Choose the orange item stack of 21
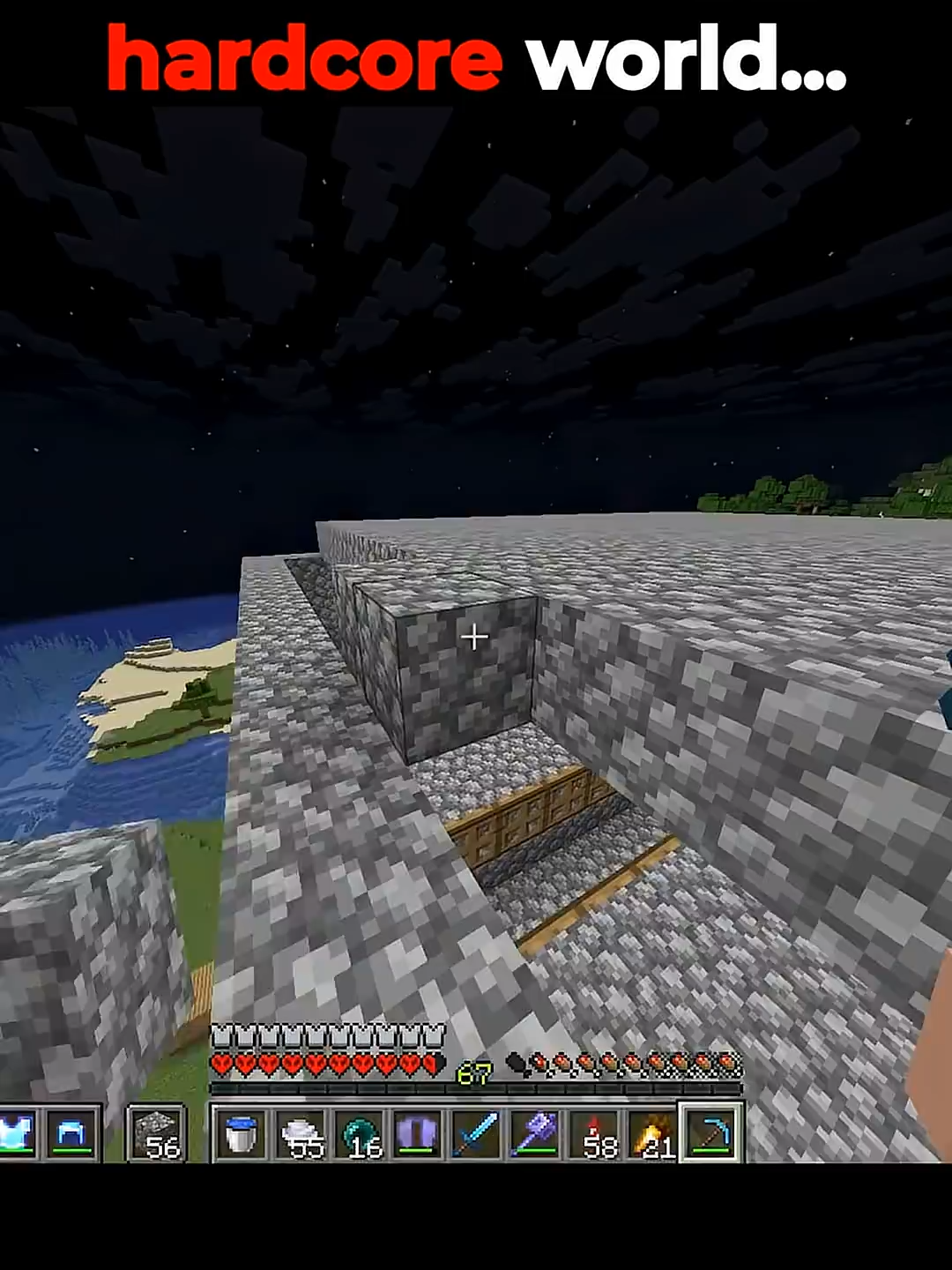Viewport: 952px width, 1270px height. pos(652,1133)
